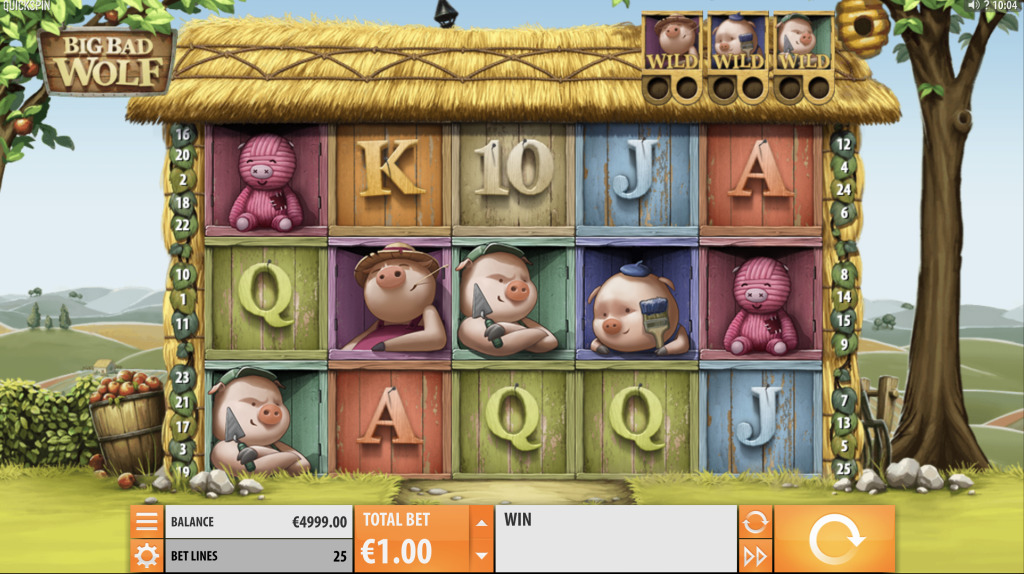Toggle the fast-forward quick spin button
Viewport: 1024px width, 574px height.
755,555
